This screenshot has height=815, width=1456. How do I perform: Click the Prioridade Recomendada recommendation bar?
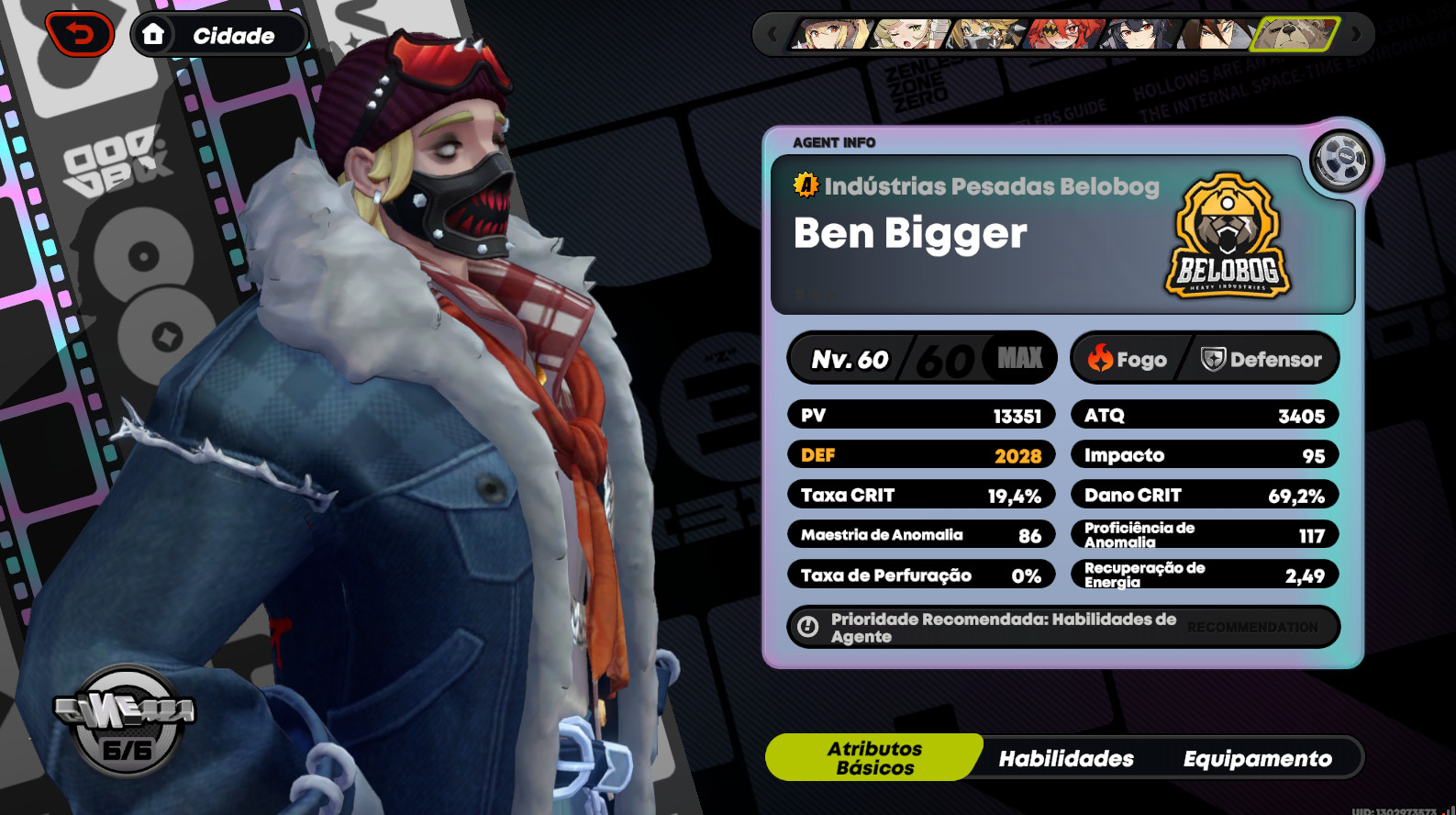click(x=1064, y=627)
